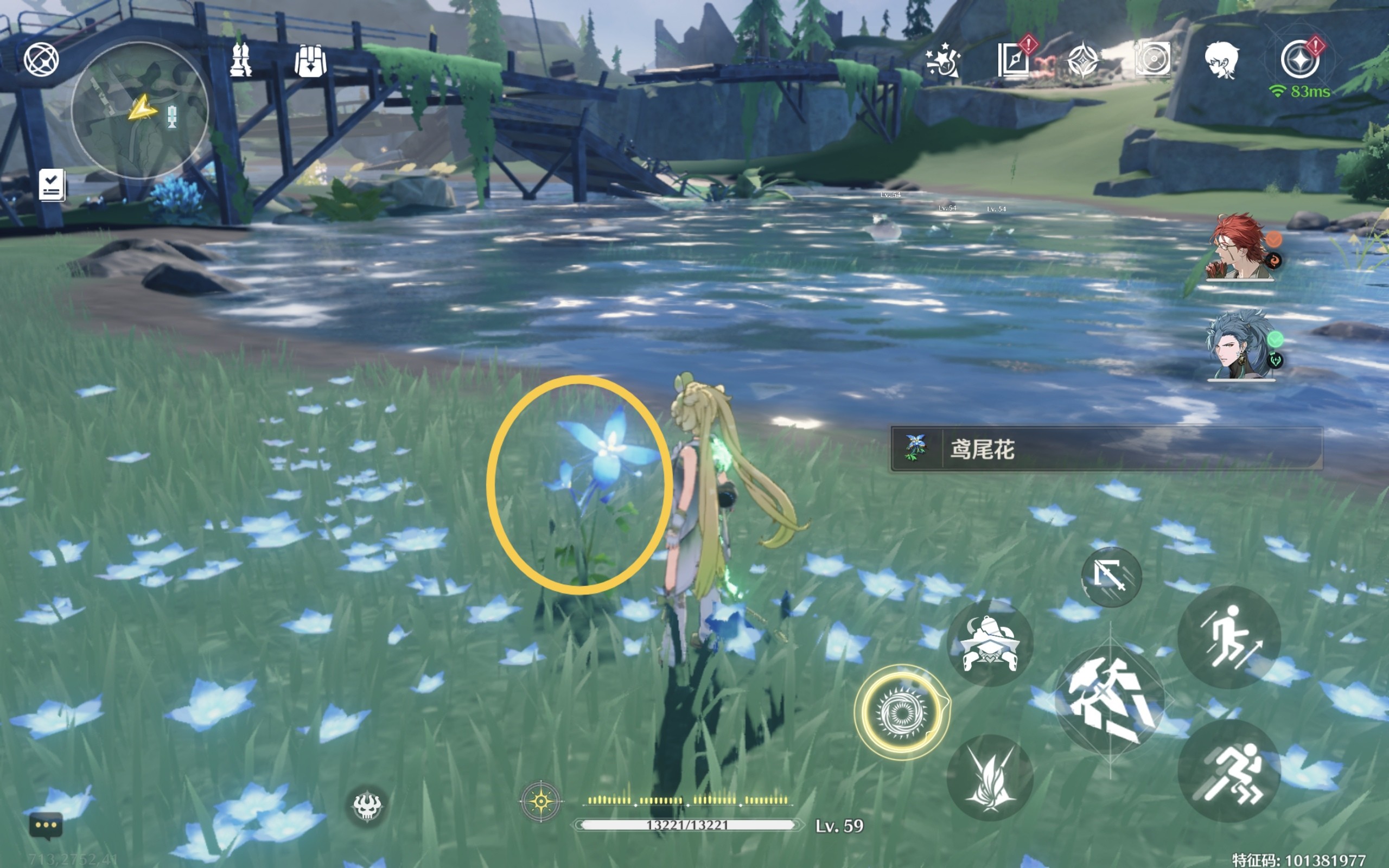Open the guidebook with red alert
This screenshot has width=1389, height=868.
(x=1014, y=60)
